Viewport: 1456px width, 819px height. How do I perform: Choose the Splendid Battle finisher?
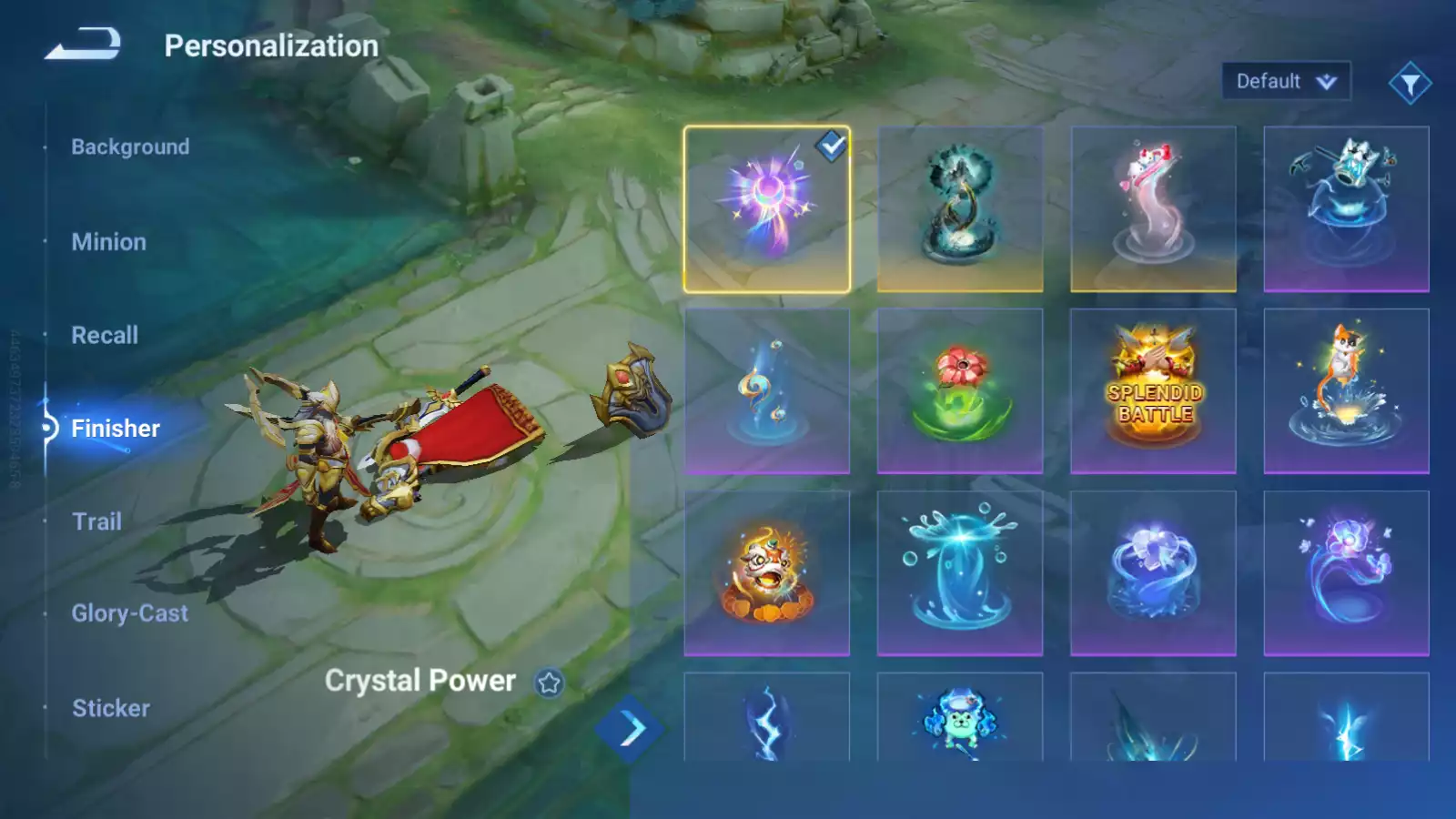tap(1153, 391)
